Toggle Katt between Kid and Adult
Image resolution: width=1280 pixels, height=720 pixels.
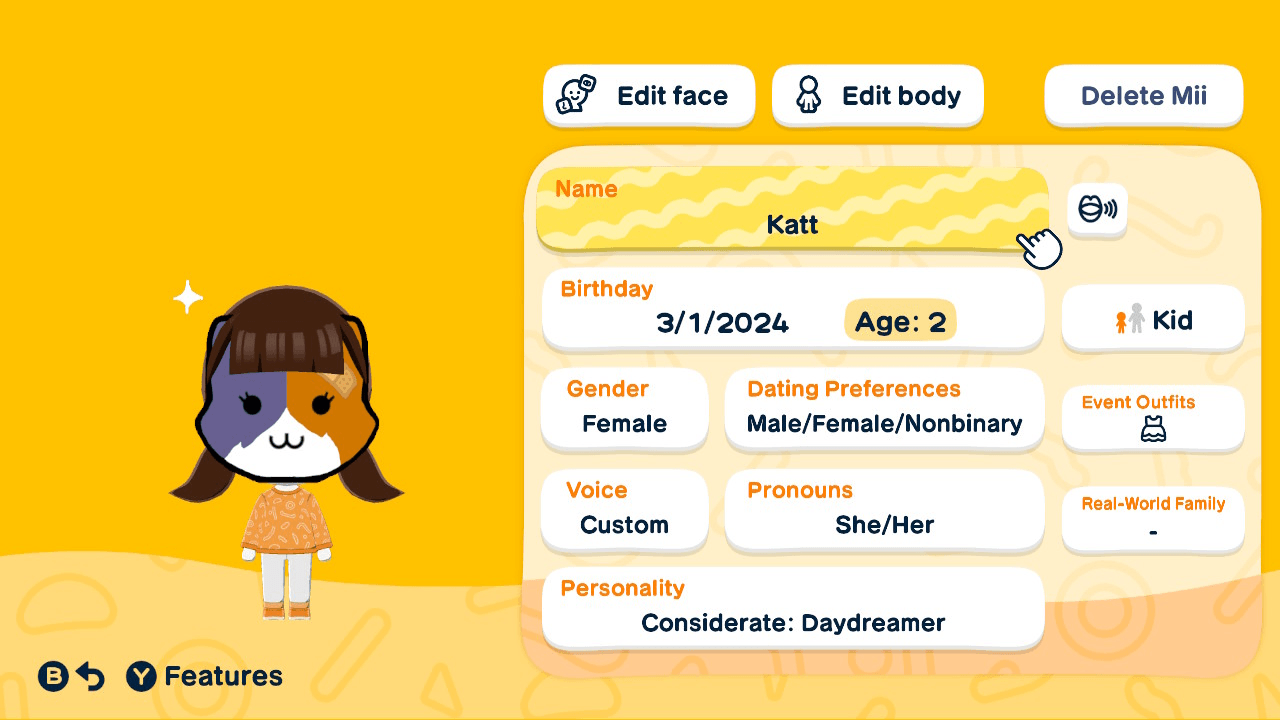pyautogui.click(x=1153, y=319)
